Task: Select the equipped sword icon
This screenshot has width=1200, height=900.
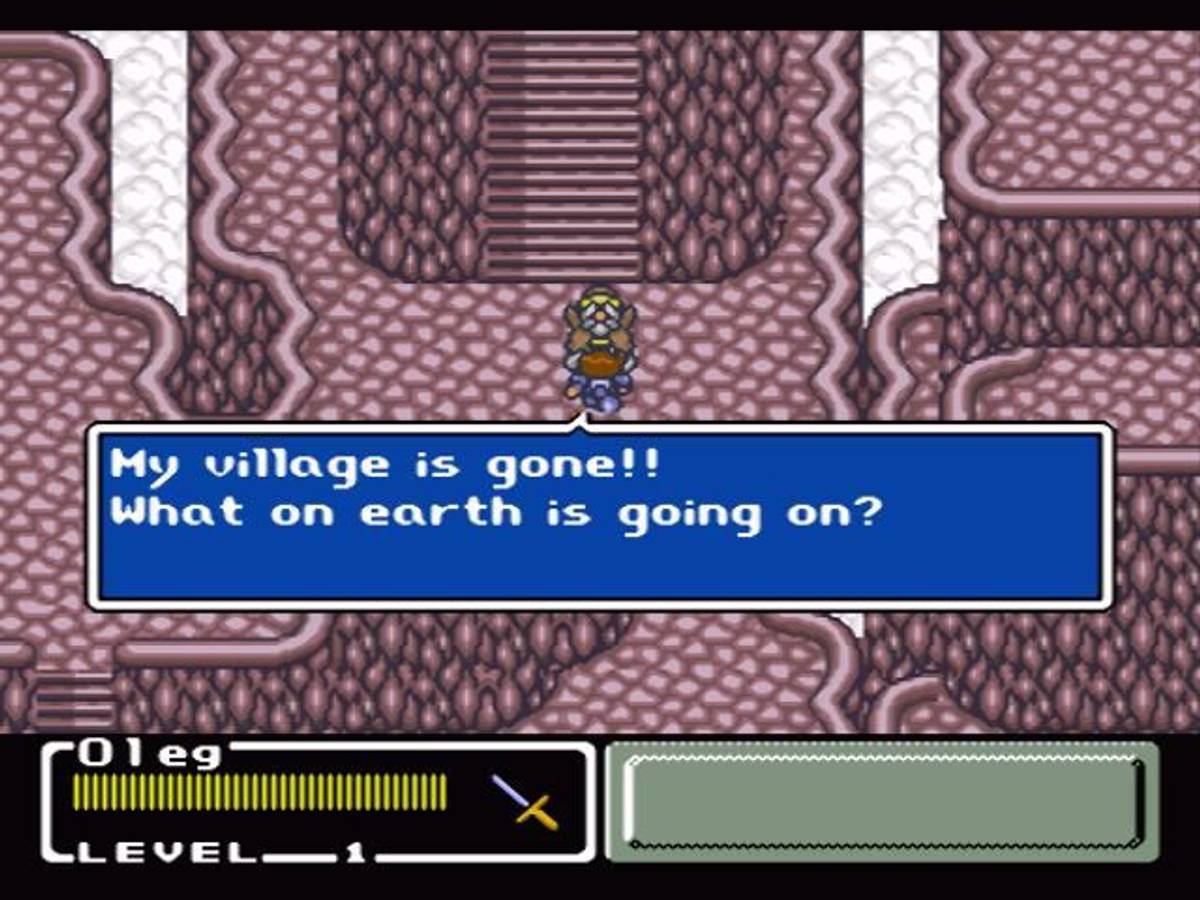Action: tap(525, 801)
